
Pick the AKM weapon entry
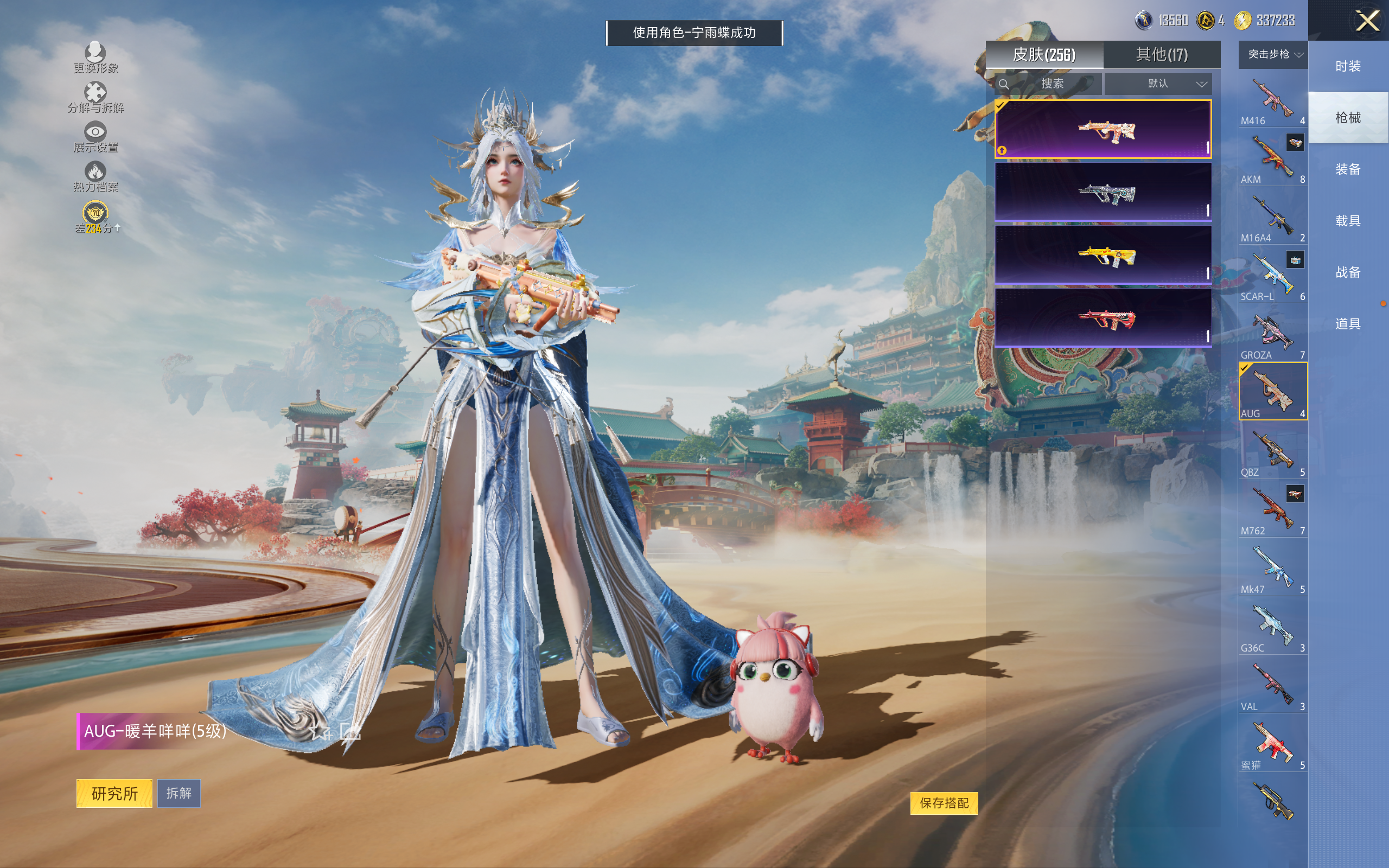[x=1272, y=159]
